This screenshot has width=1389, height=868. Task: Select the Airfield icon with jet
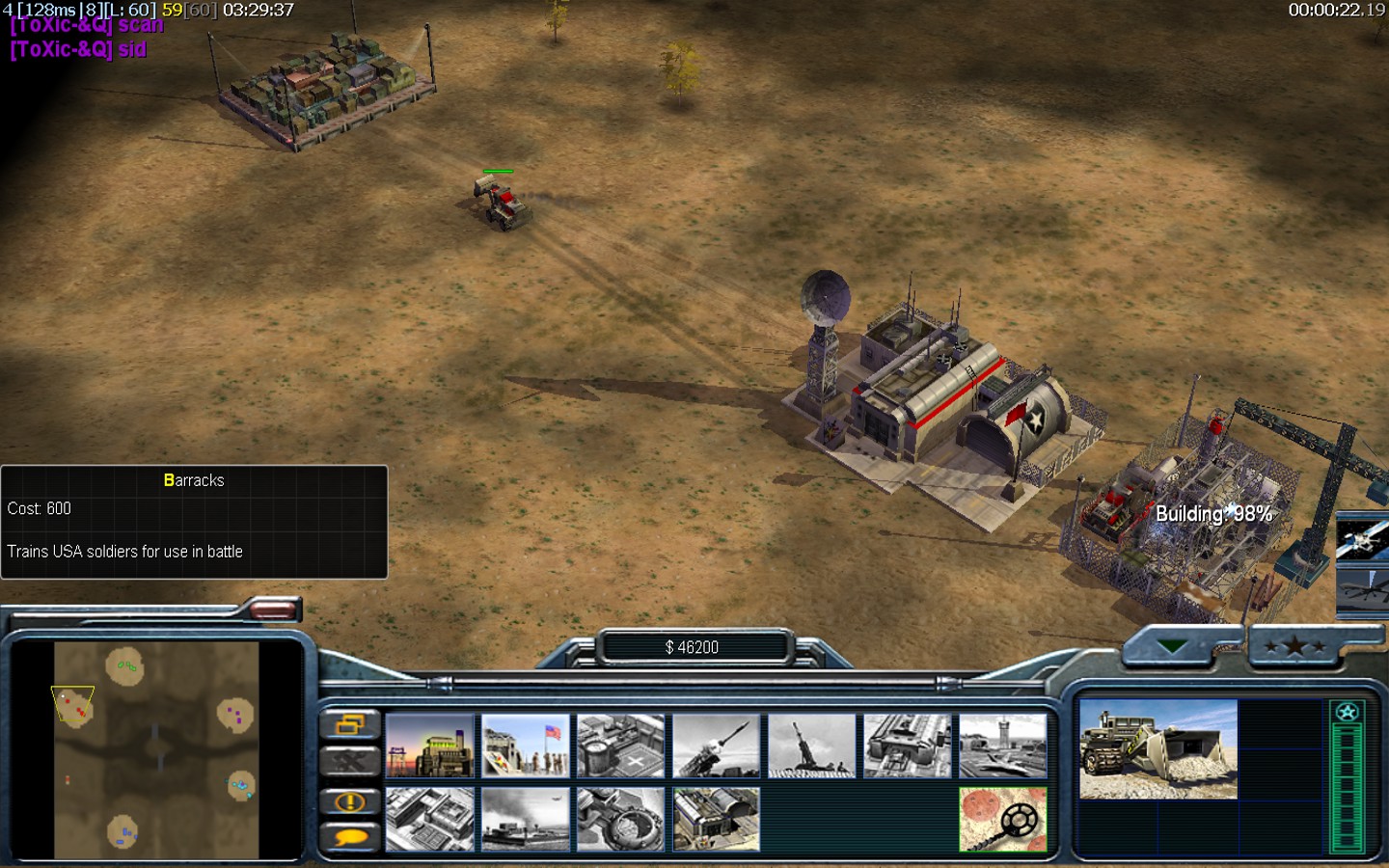(1003, 746)
